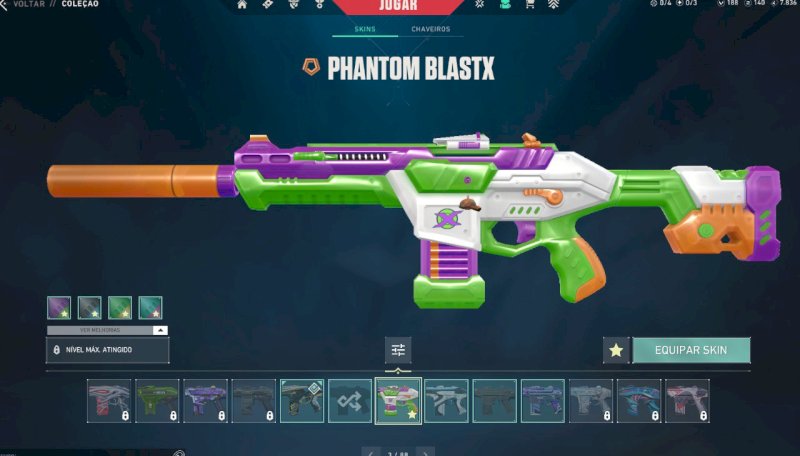Switch to the Skins tab
This screenshot has height=456, width=800.
(x=366, y=29)
